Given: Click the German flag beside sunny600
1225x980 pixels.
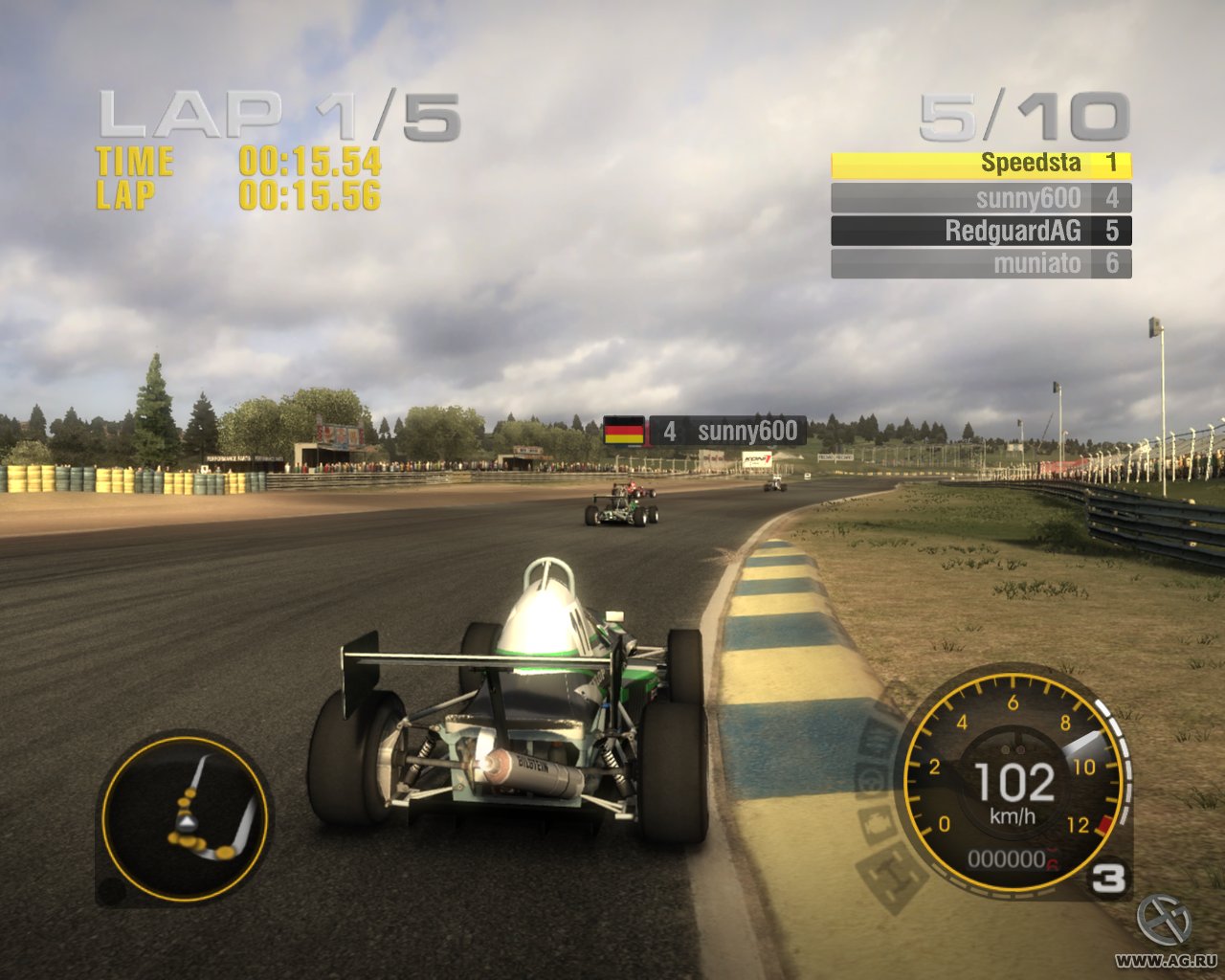Looking at the screenshot, I should [x=625, y=431].
